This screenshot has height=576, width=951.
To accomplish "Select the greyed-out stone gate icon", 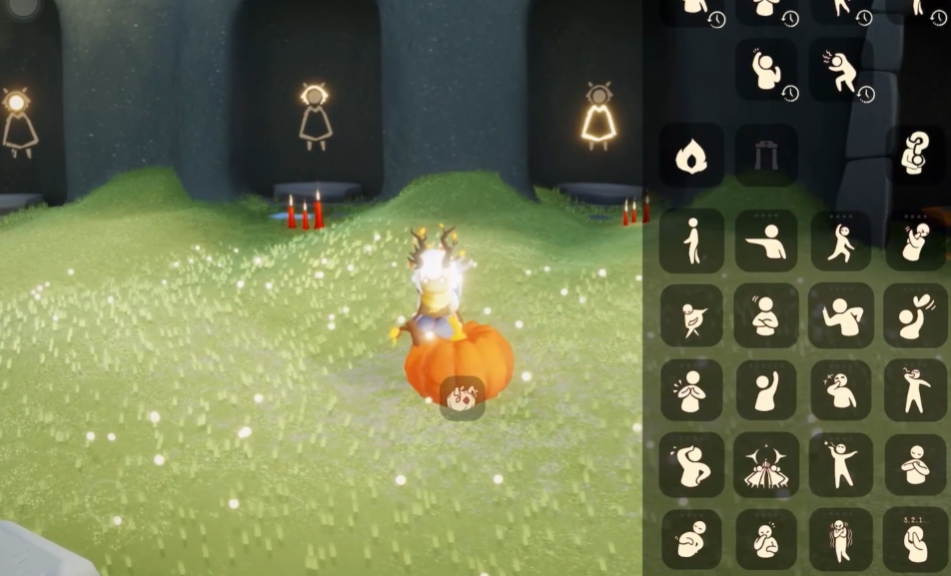I will [x=766, y=155].
